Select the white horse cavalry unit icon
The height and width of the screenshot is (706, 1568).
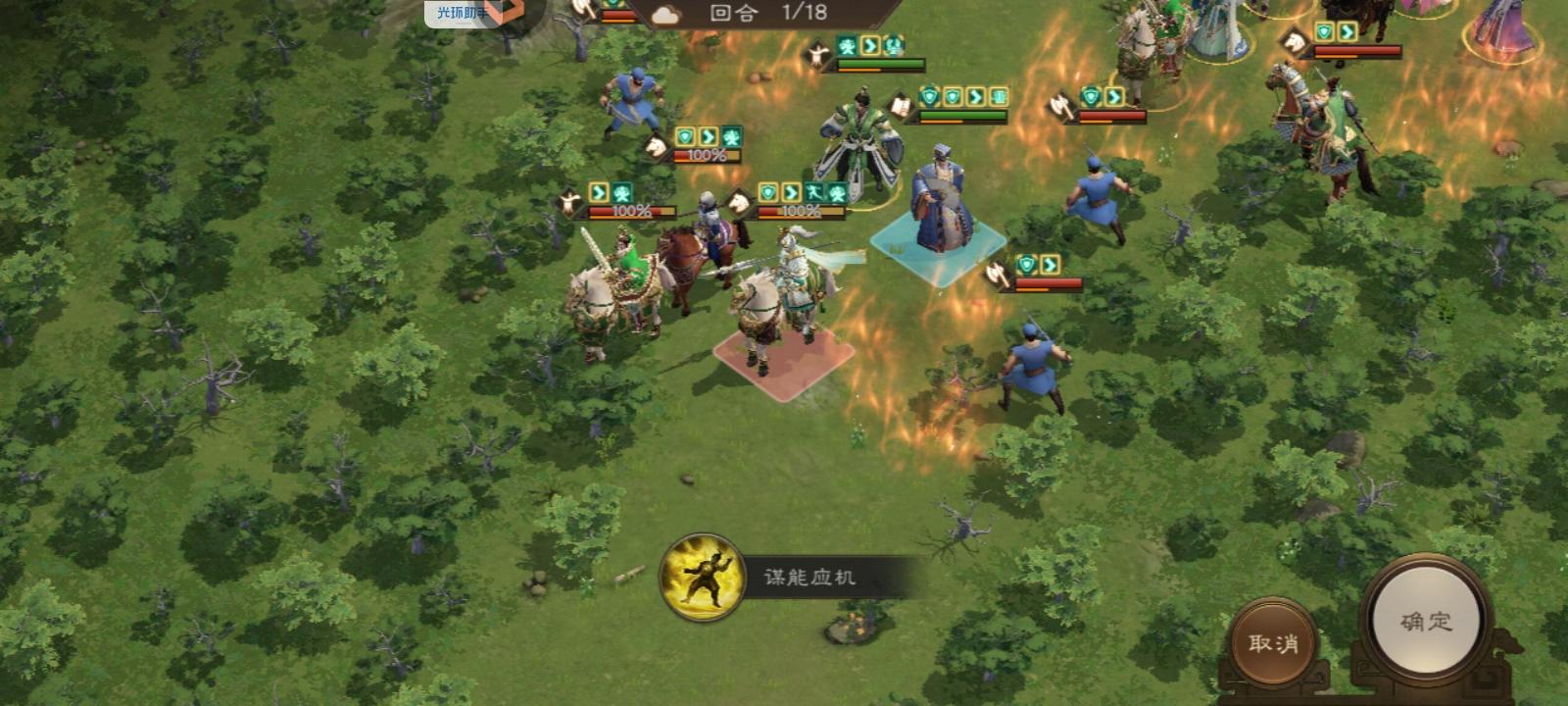[657, 147]
